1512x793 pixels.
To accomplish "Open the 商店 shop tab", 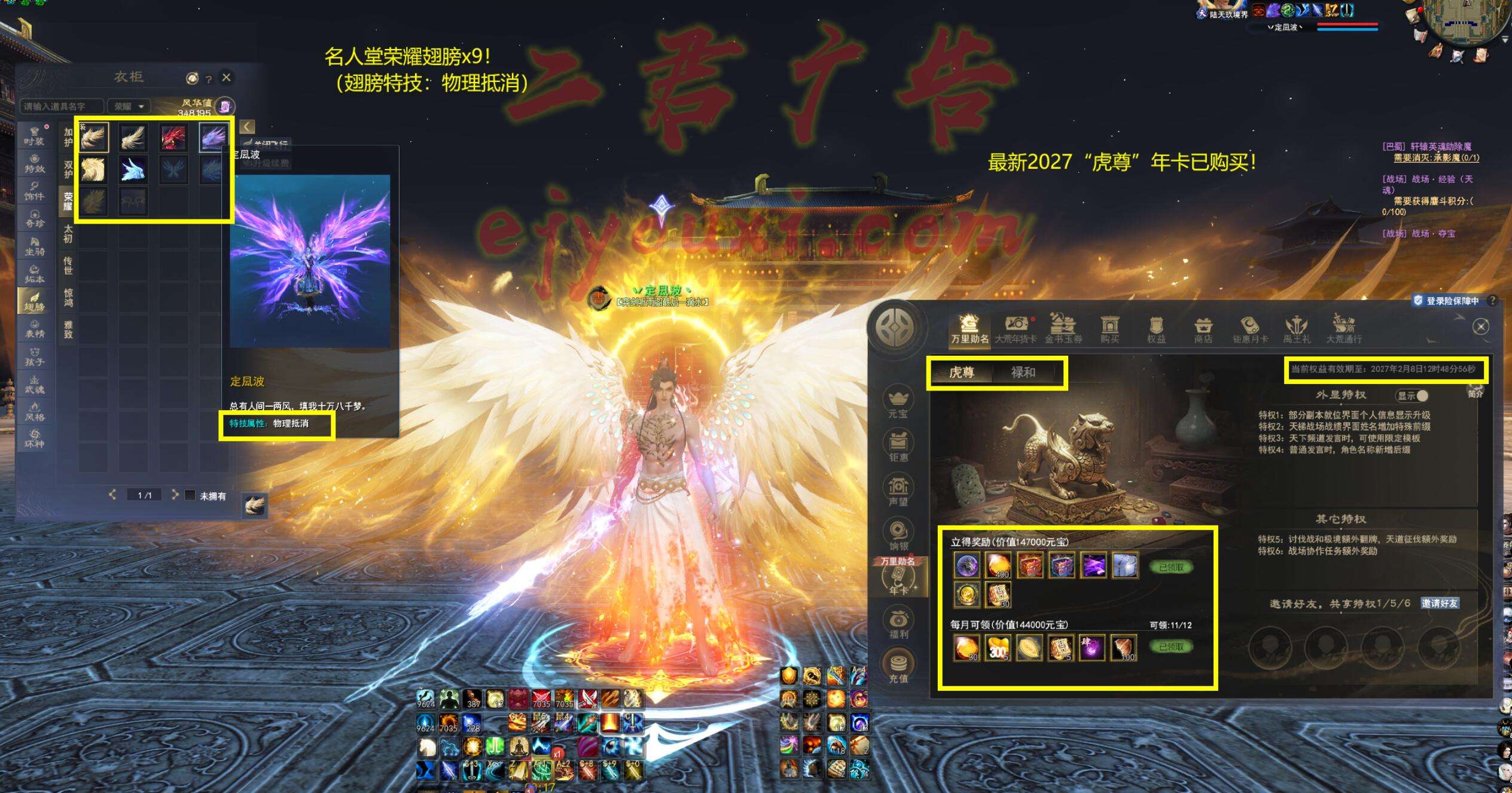I will pos(1203,330).
